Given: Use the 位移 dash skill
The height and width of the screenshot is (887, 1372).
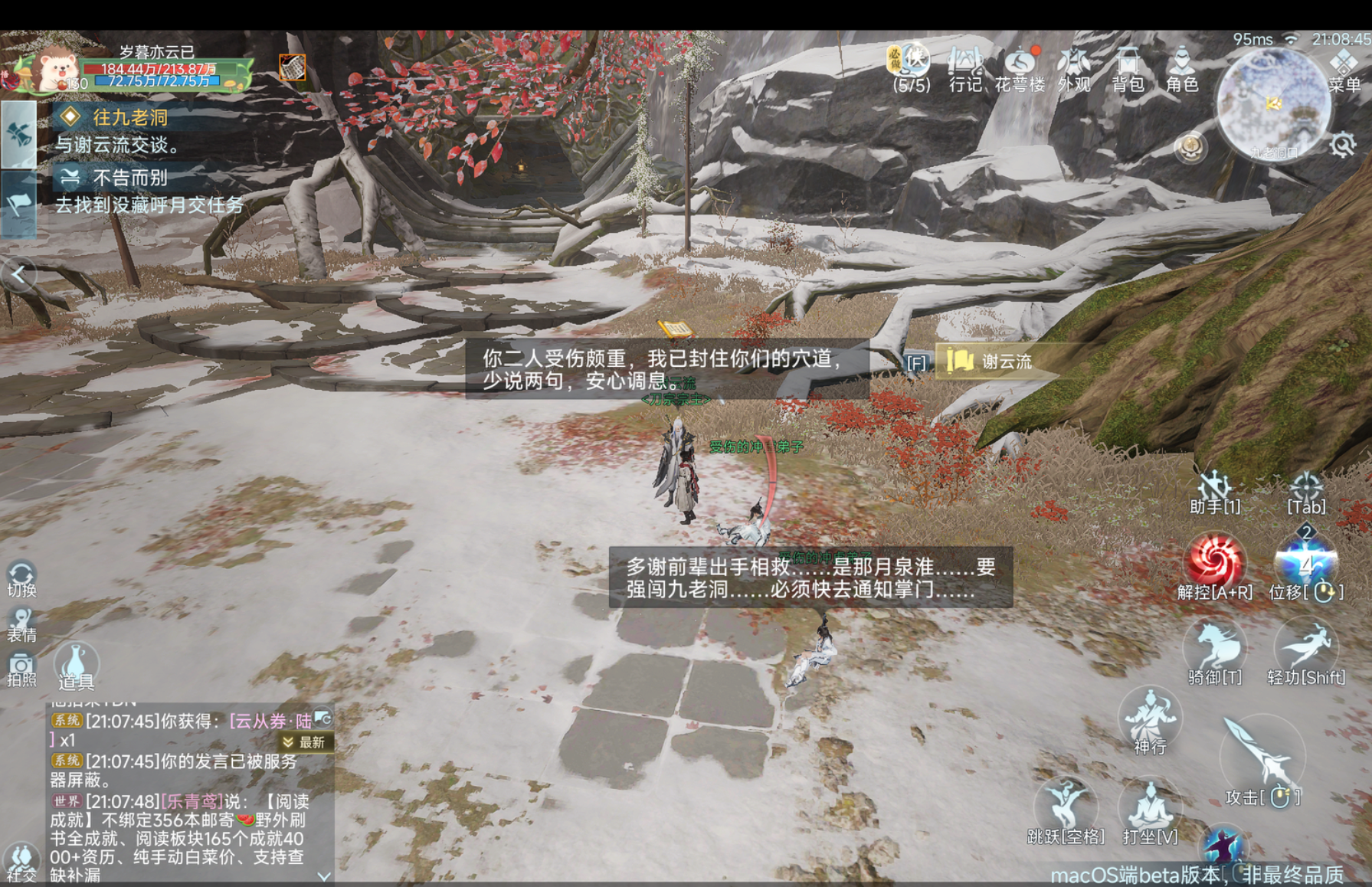Looking at the screenshot, I should click(x=1305, y=562).
